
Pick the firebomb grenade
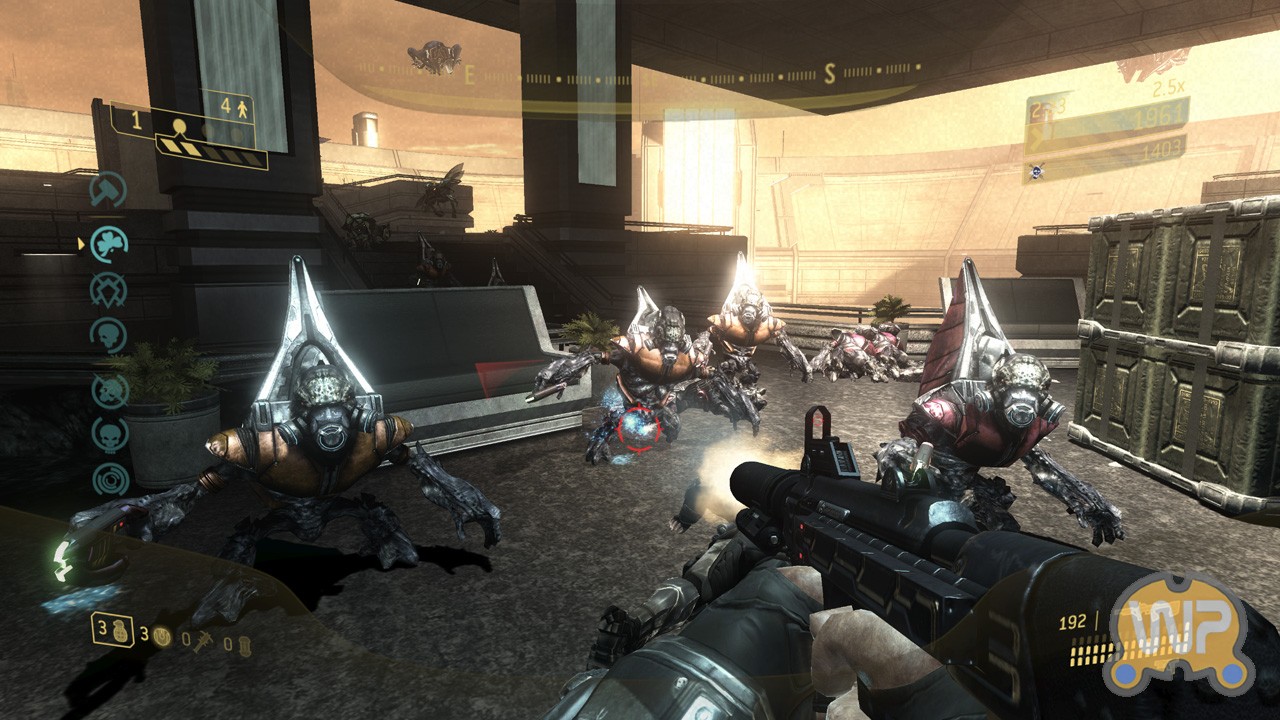(x=244, y=644)
